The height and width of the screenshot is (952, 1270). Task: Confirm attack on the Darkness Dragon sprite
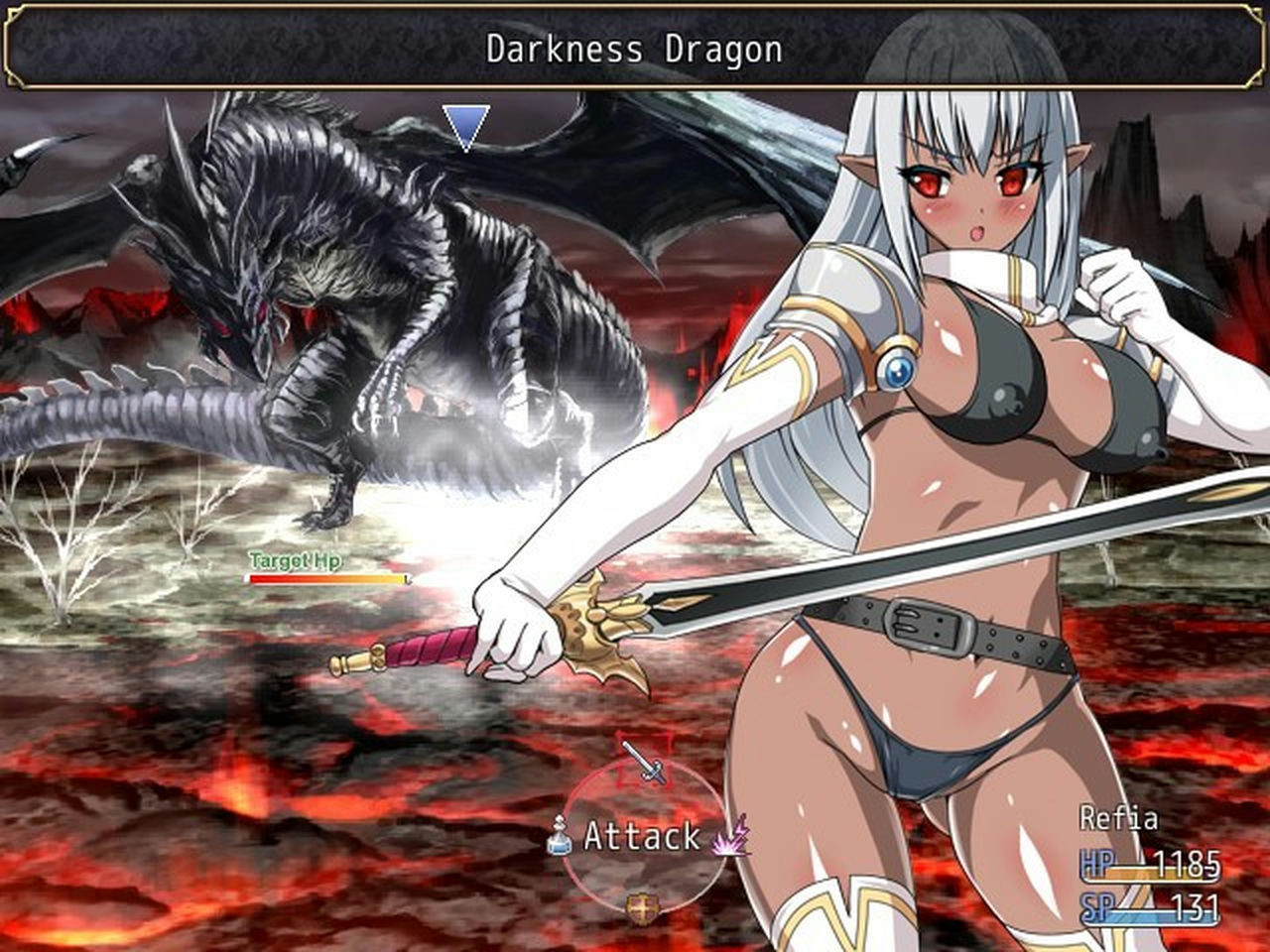(327, 297)
